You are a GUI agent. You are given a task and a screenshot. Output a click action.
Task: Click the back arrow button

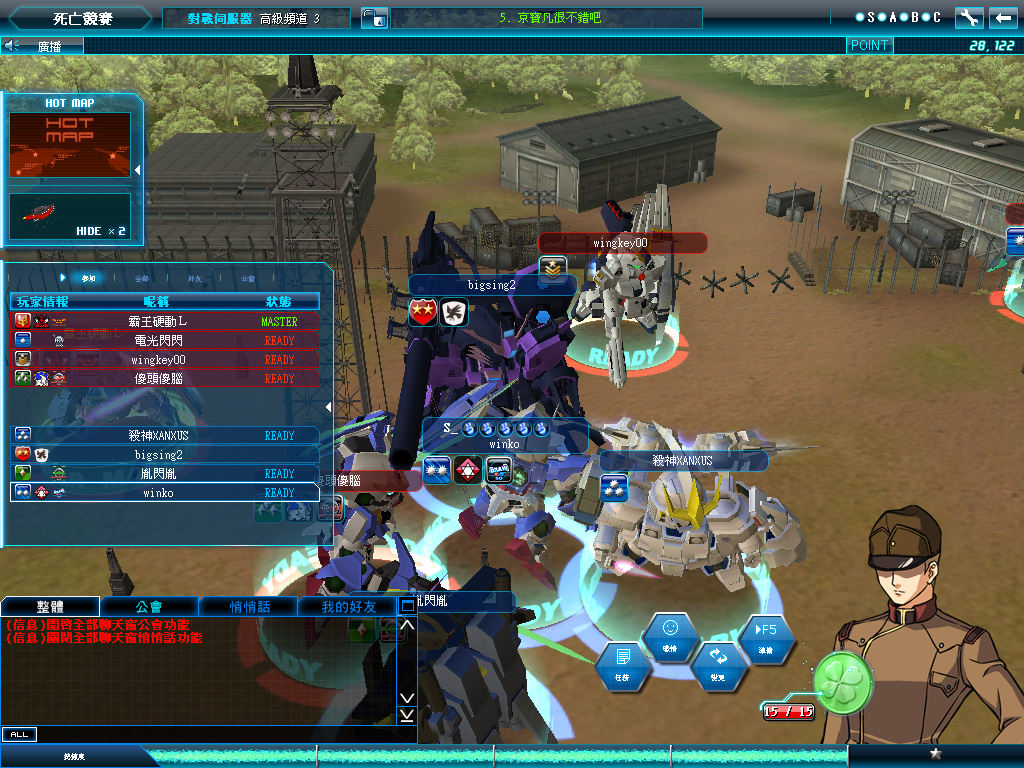click(1003, 17)
